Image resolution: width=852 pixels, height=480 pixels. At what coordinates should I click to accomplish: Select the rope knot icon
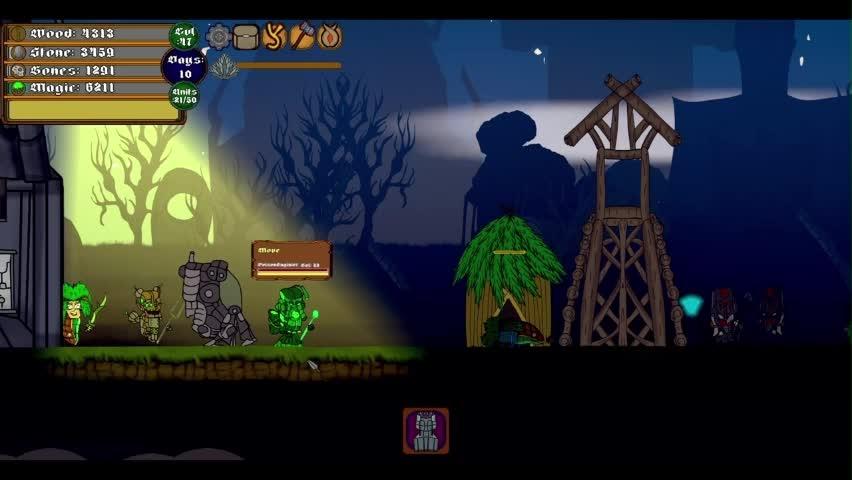point(274,37)
